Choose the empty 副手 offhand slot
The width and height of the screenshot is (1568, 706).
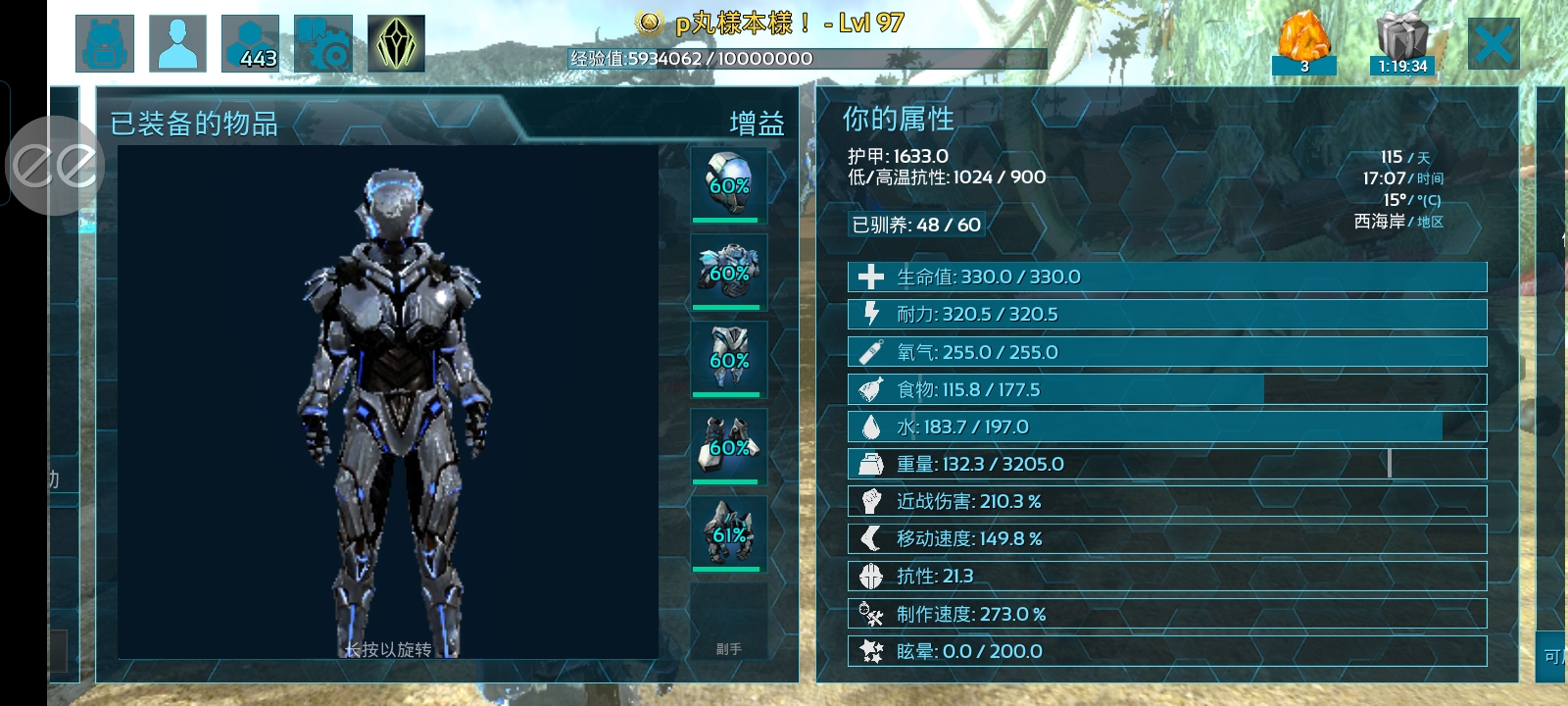click(x=728, y=622)
